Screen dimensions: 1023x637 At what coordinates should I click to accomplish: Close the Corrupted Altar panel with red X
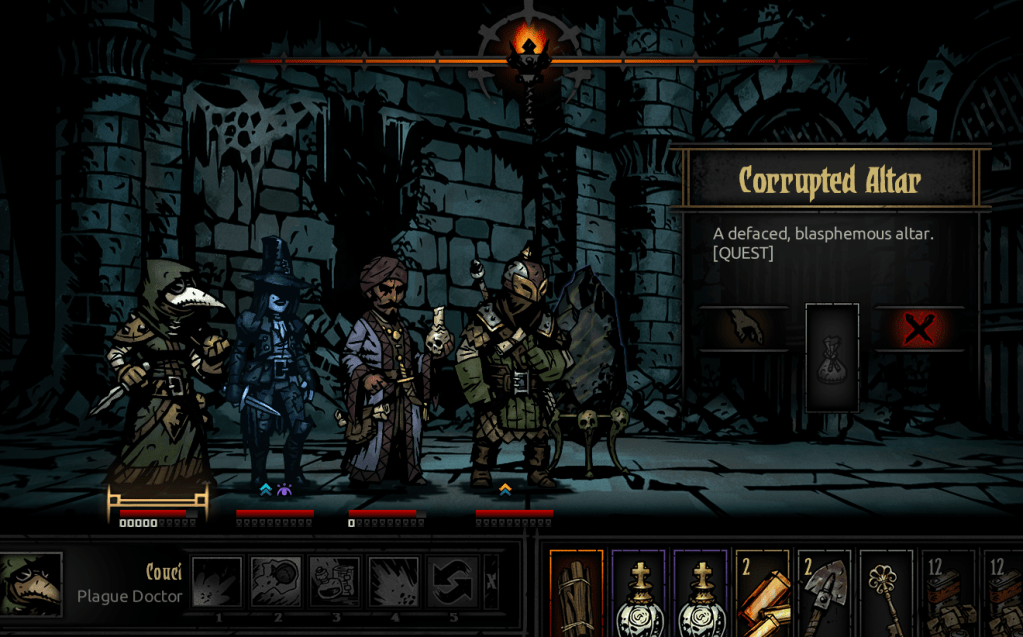(x=919, y=328)
